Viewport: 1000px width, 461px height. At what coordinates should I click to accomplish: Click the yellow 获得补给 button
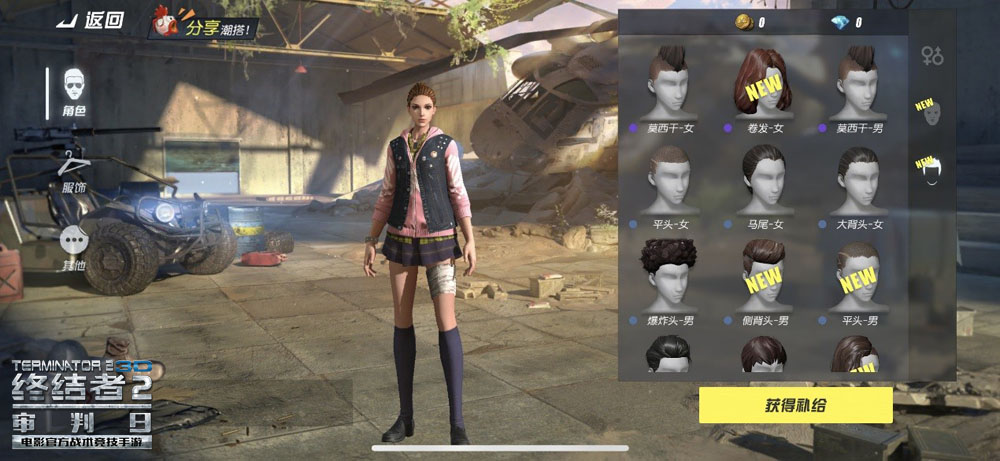(795, 405)
